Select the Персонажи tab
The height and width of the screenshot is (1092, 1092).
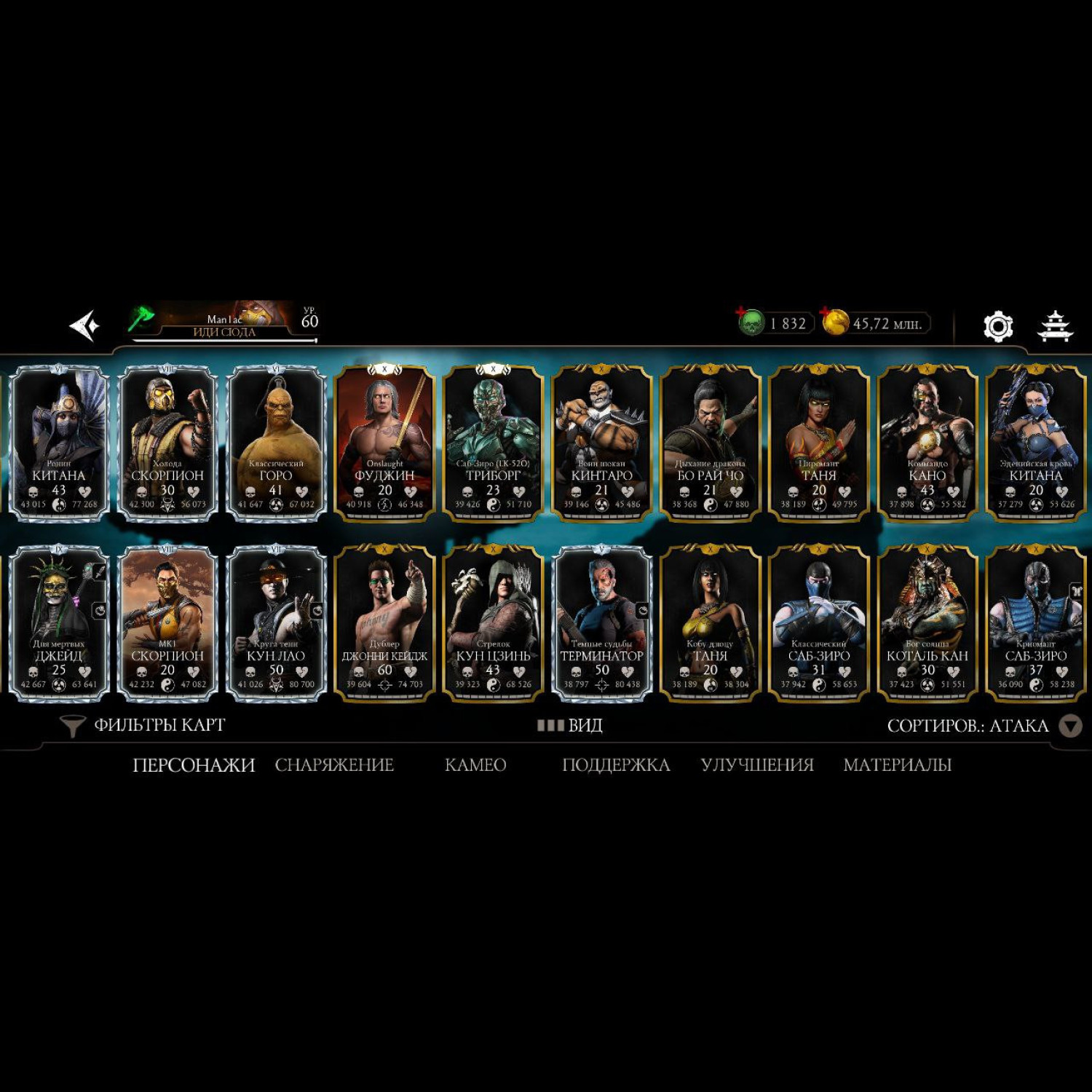click(x=194, y=764)
